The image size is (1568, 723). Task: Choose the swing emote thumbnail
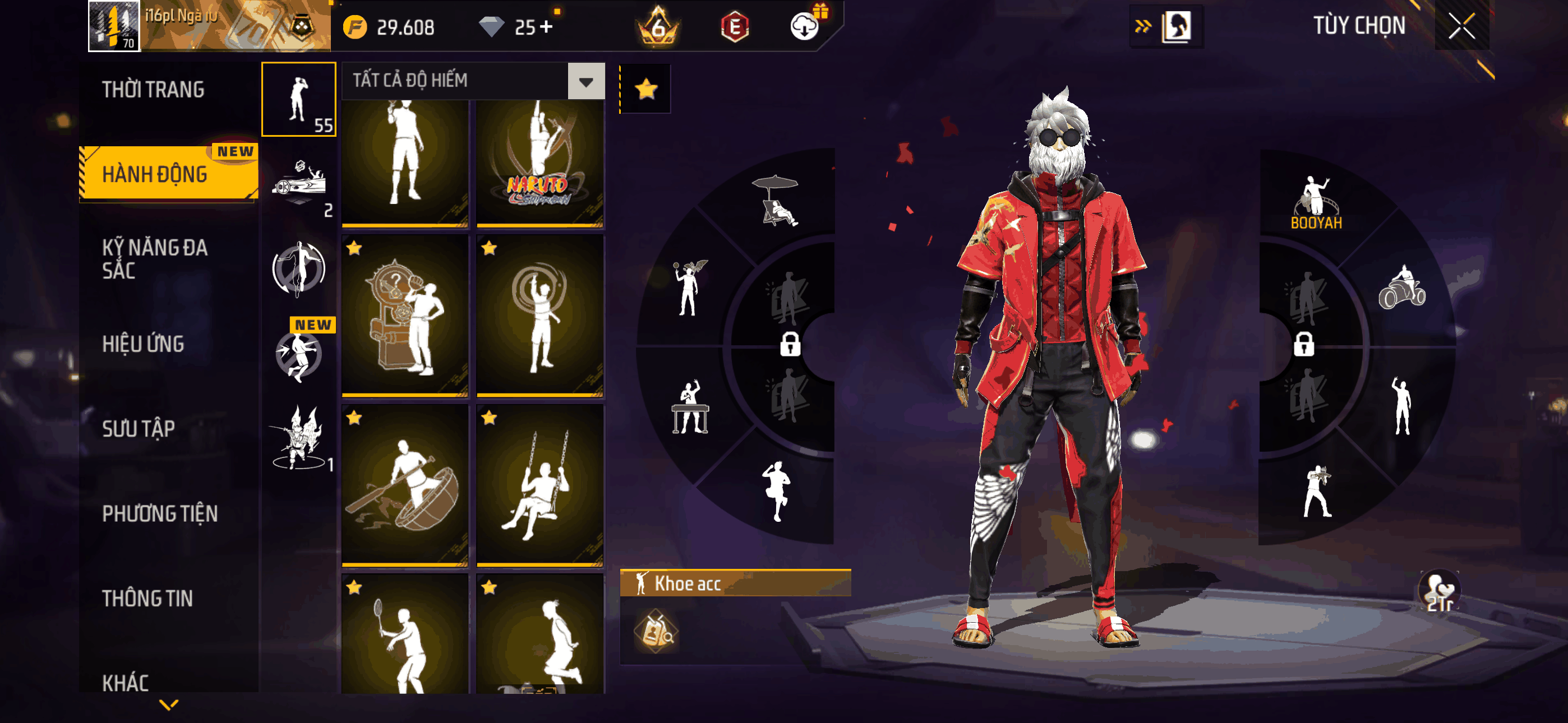click(540, 485)
